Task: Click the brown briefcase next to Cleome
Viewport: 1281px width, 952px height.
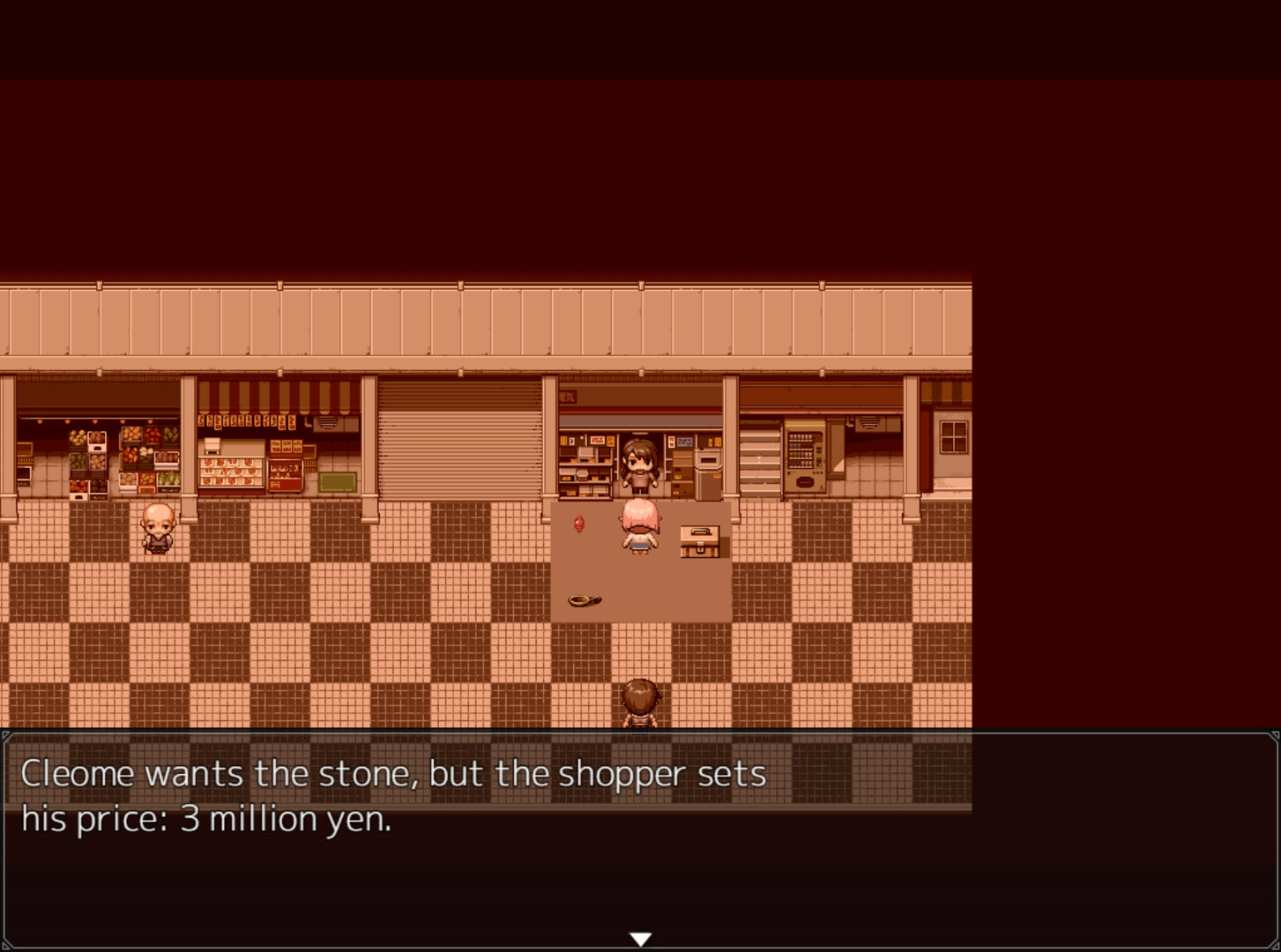Action: click(698, 540)
